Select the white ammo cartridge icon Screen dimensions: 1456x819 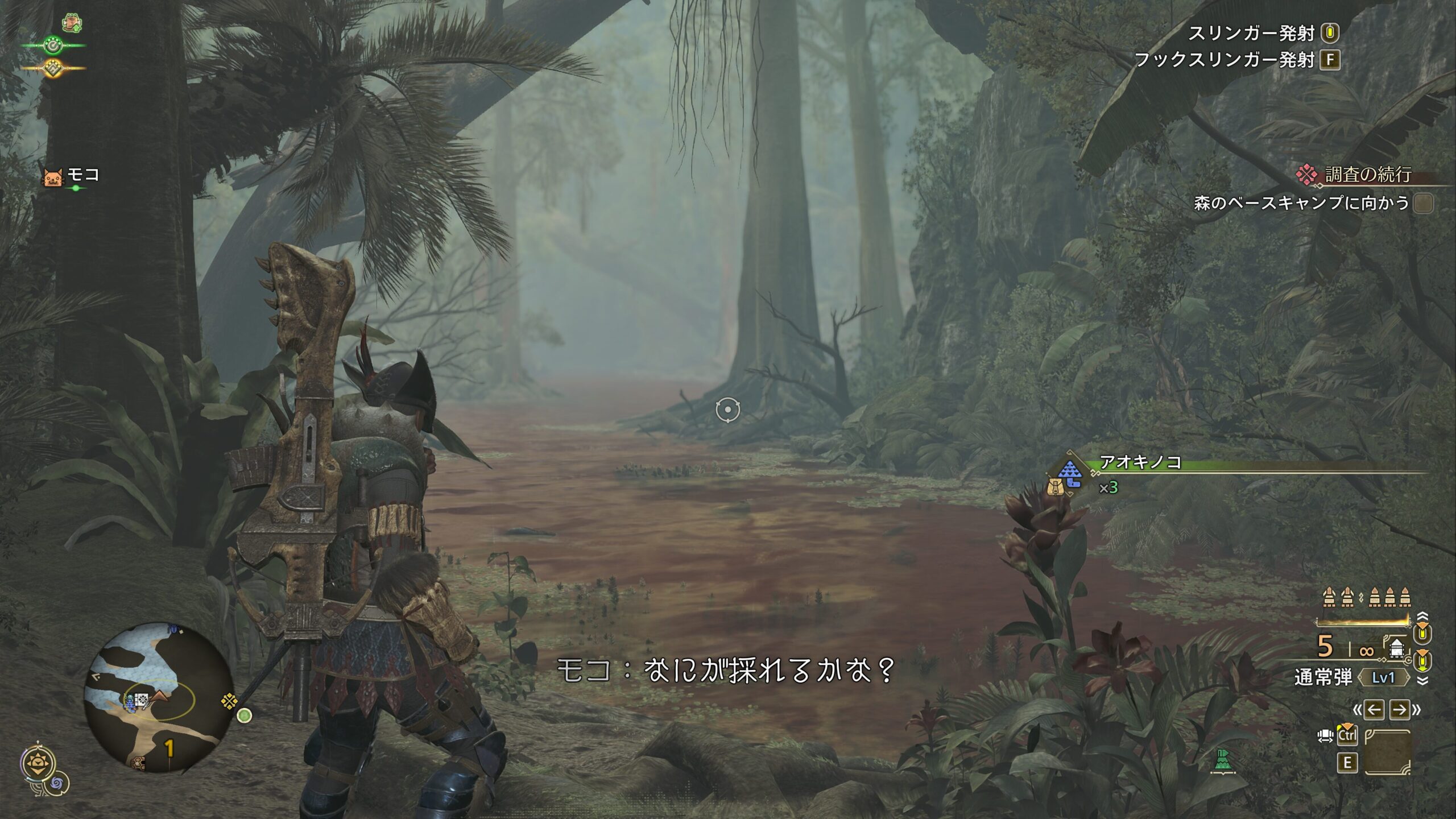click(x=1397, y=648)
